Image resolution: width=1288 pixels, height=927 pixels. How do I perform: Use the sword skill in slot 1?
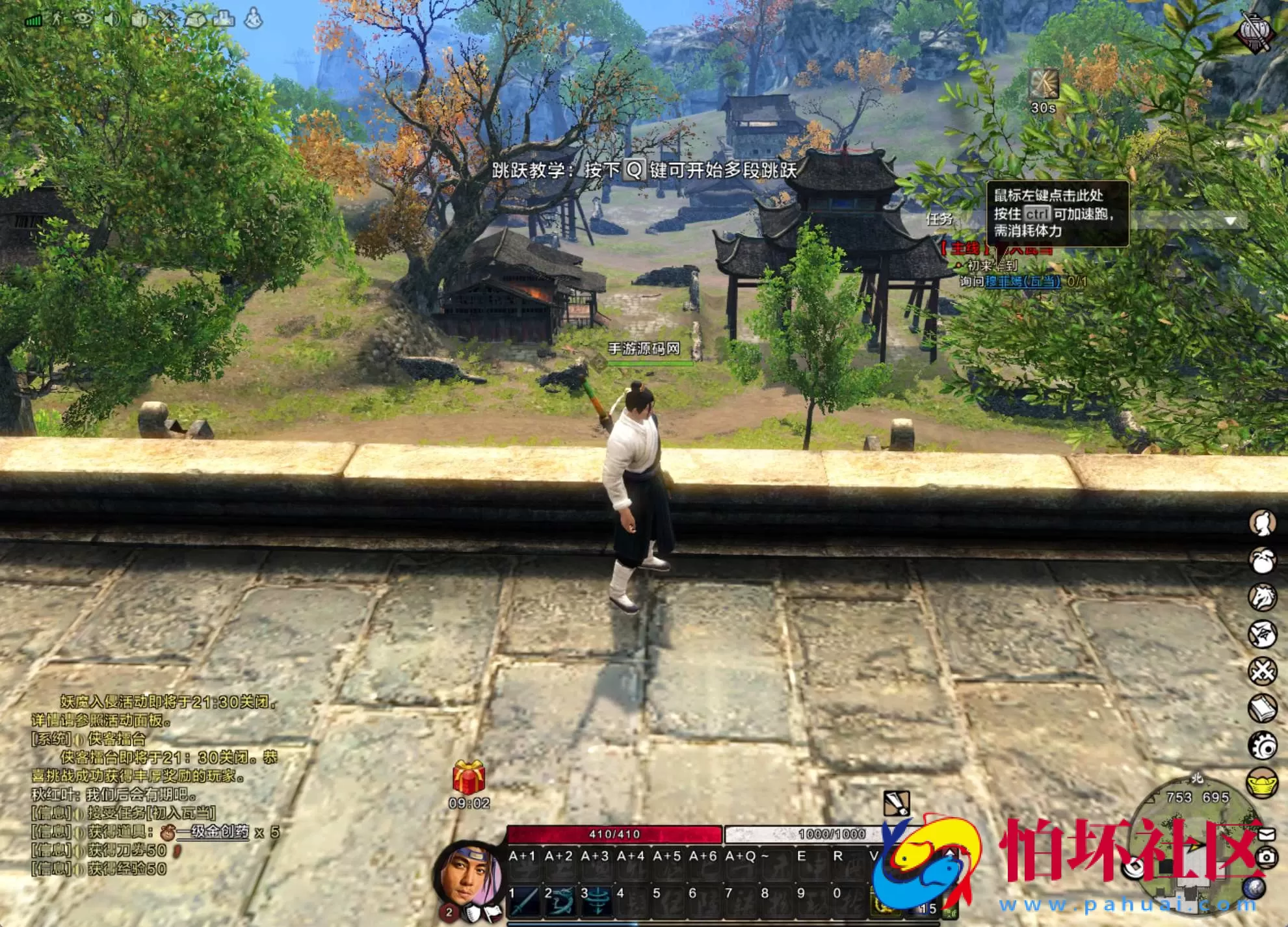[x=524, y=901]
